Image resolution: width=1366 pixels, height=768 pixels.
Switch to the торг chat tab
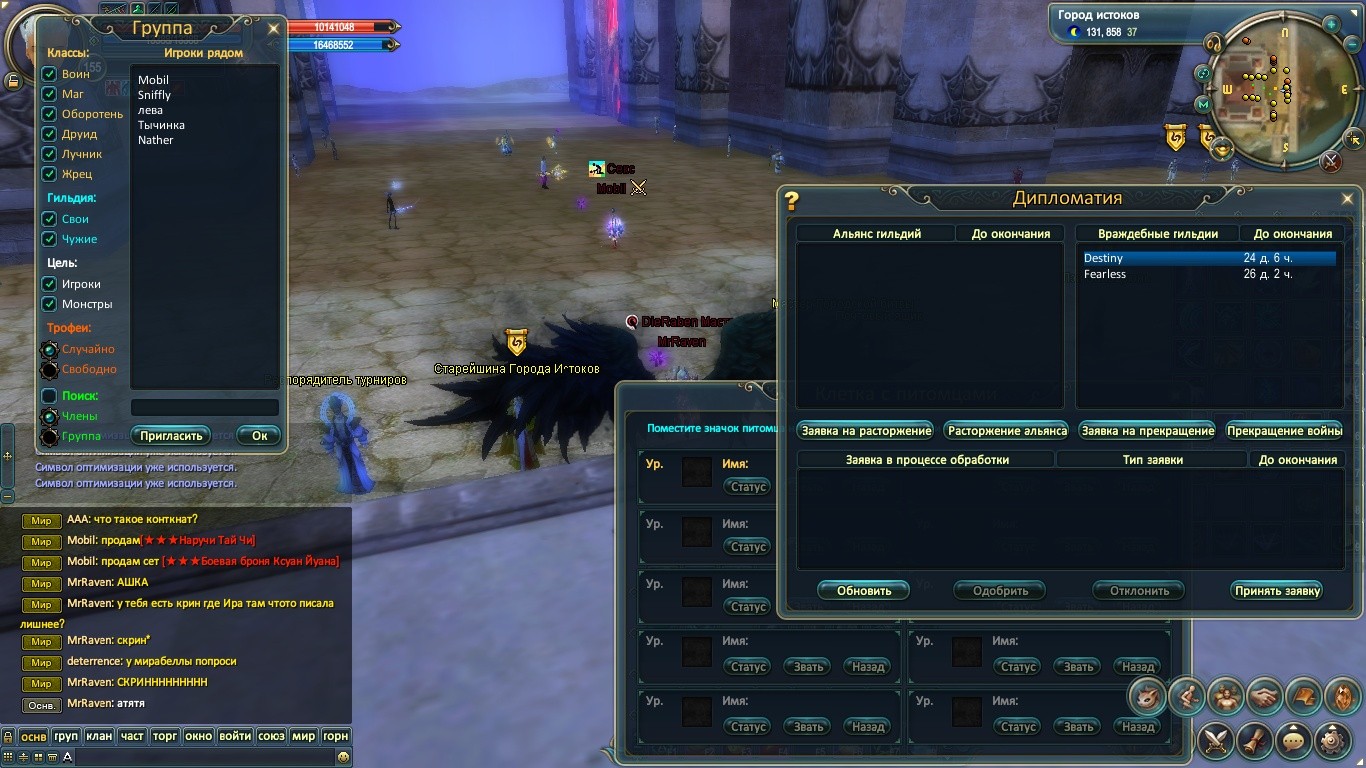coord(164,736)
